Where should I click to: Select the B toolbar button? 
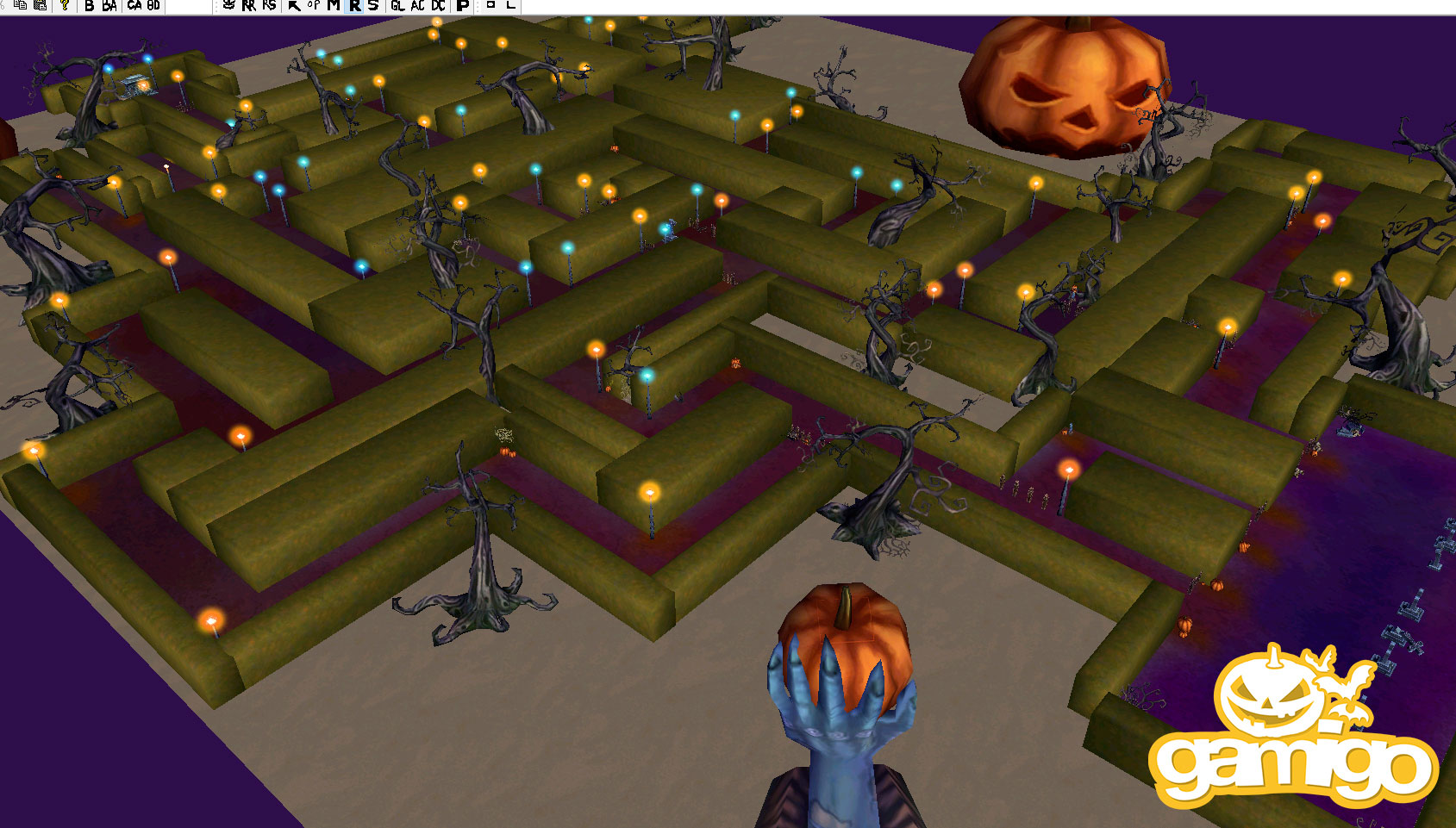tap(89, 5)
